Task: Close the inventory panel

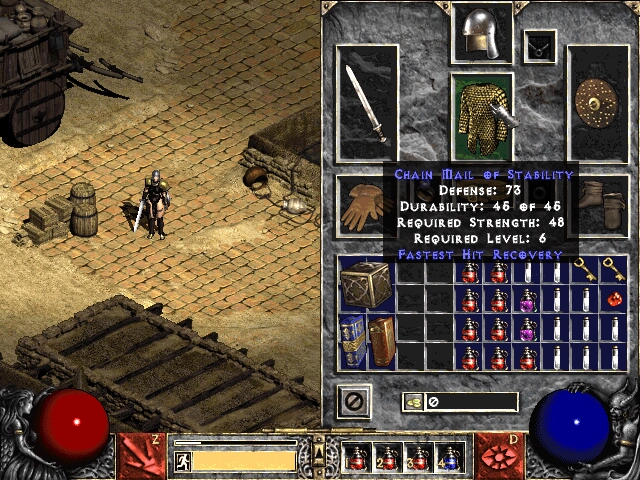Action: pos(354,401)
